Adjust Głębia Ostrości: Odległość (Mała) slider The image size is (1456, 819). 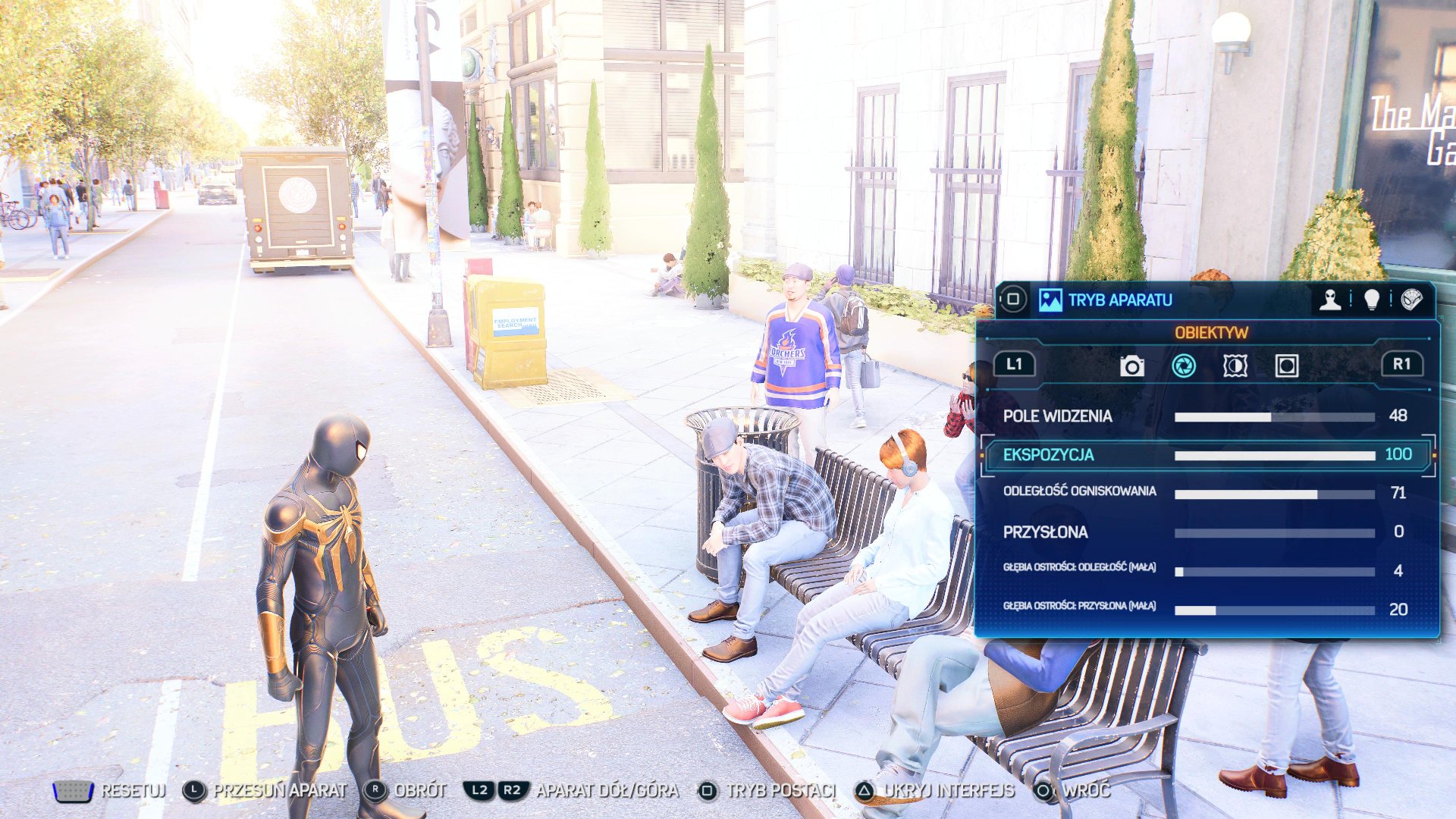click(x=1274, y=572)
